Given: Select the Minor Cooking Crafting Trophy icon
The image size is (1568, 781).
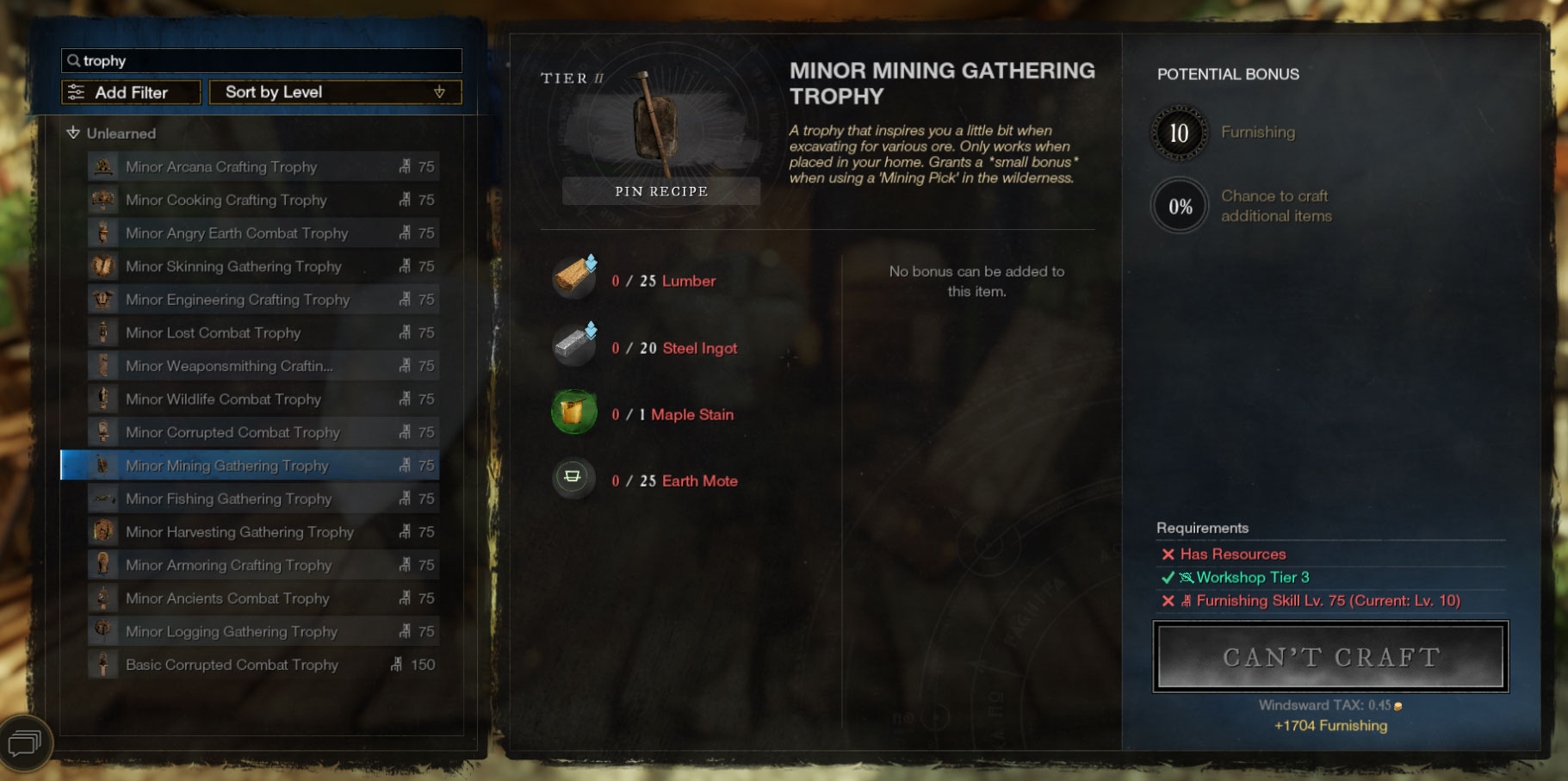Looking at the screenshot, I should point(103,200).
